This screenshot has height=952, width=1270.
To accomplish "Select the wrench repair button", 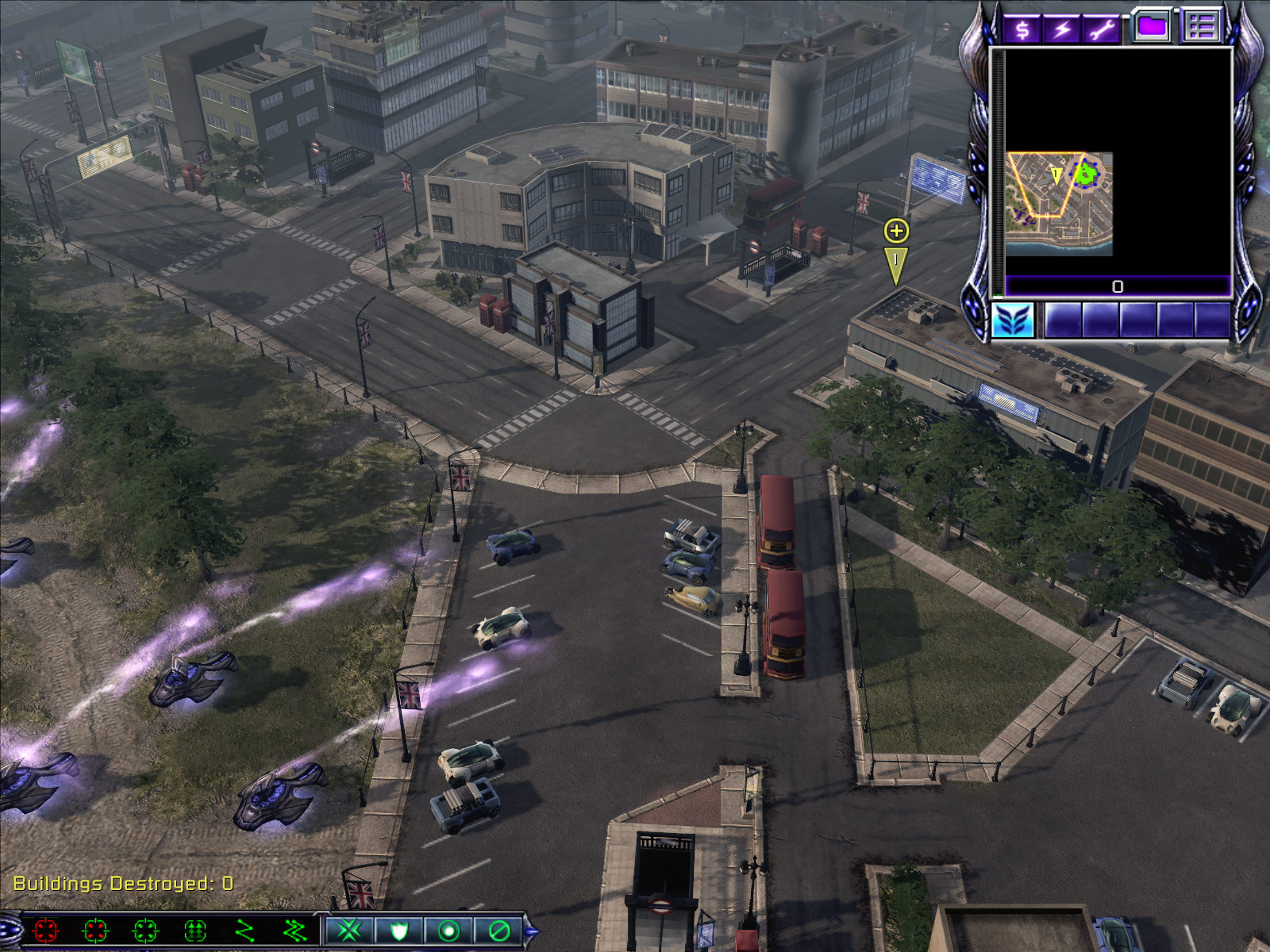I will coord(1103,29).
